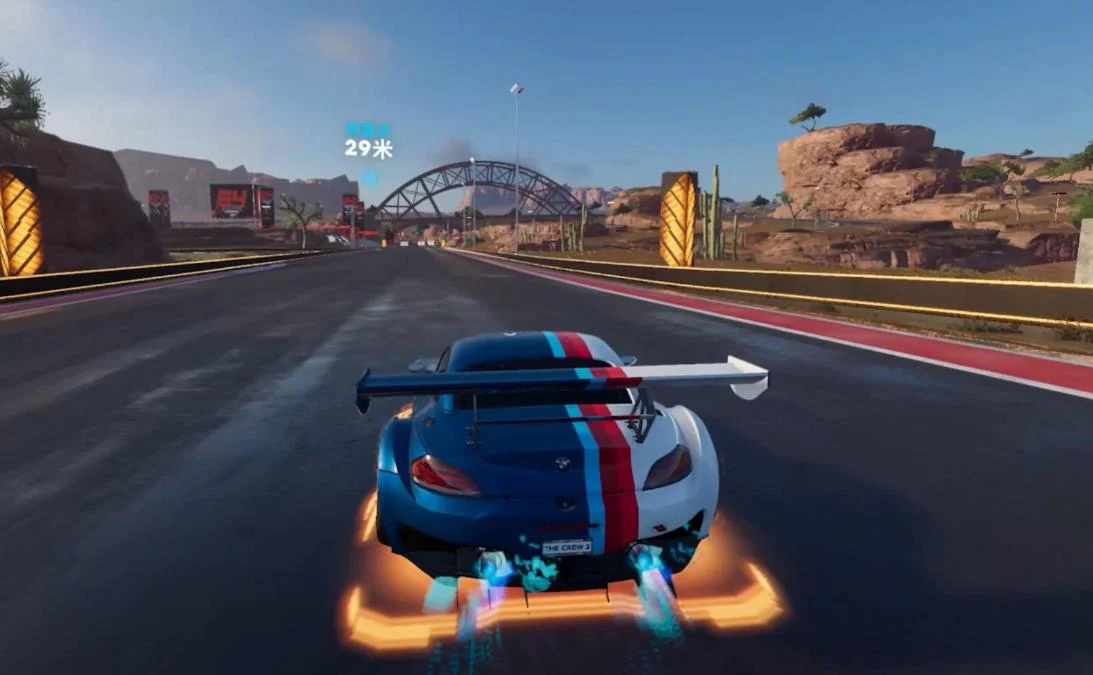
Task: Click the blue waypoint marker dot
Action: coord(369,178)
